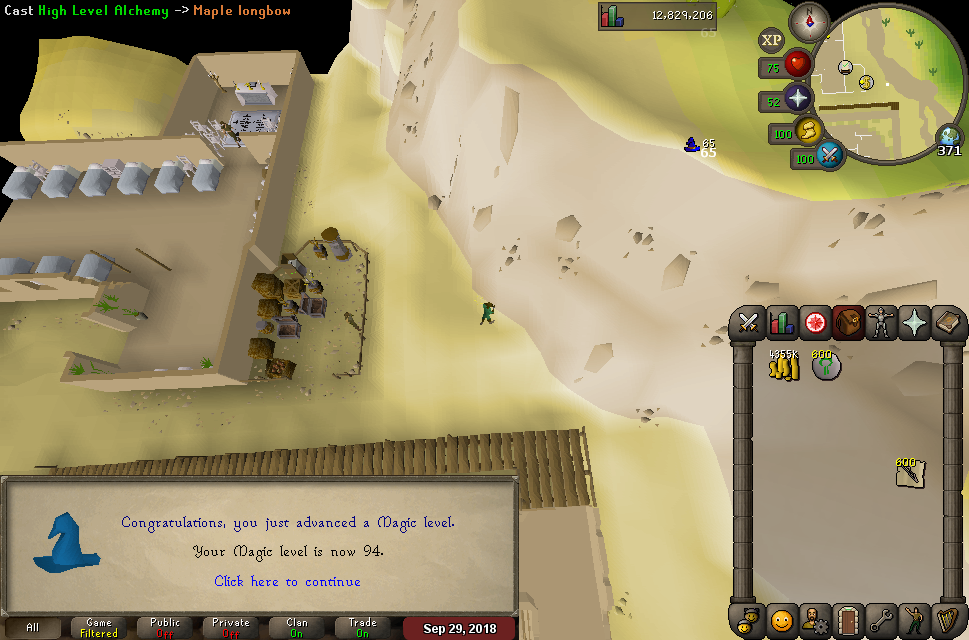Switch to the Prayer tab

914,322
